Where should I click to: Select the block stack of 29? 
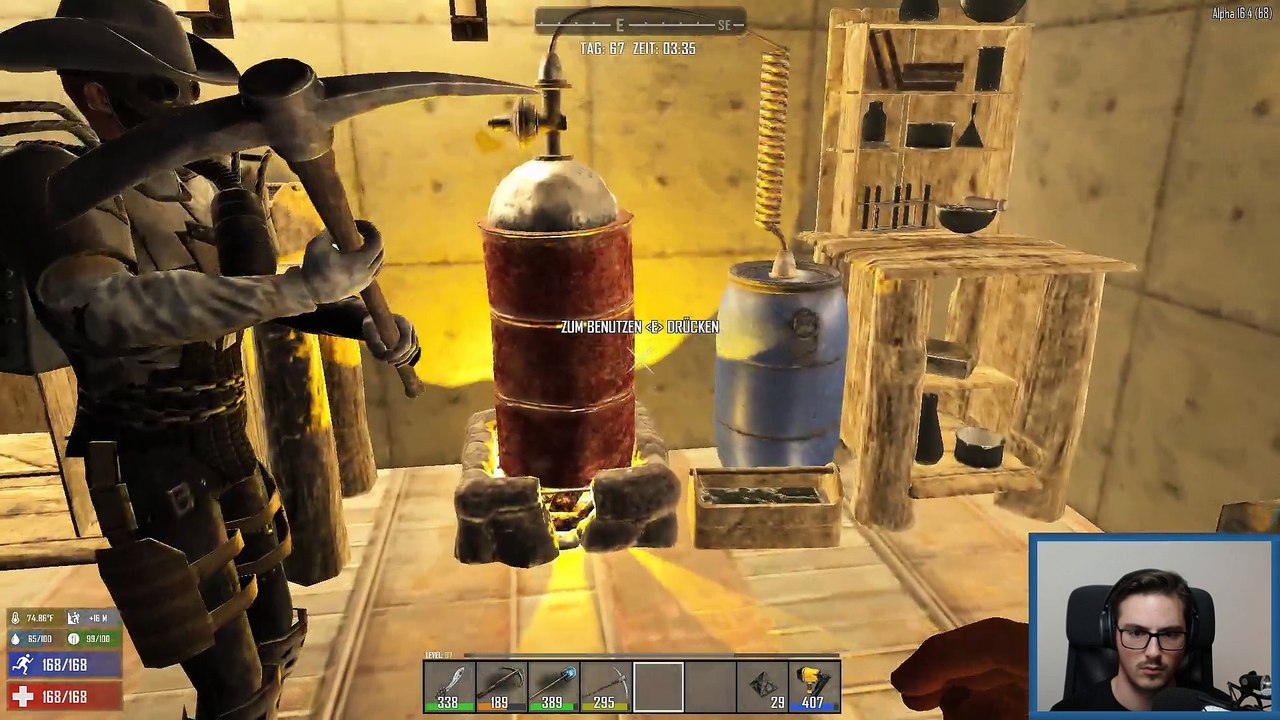(x=762, y=687)
